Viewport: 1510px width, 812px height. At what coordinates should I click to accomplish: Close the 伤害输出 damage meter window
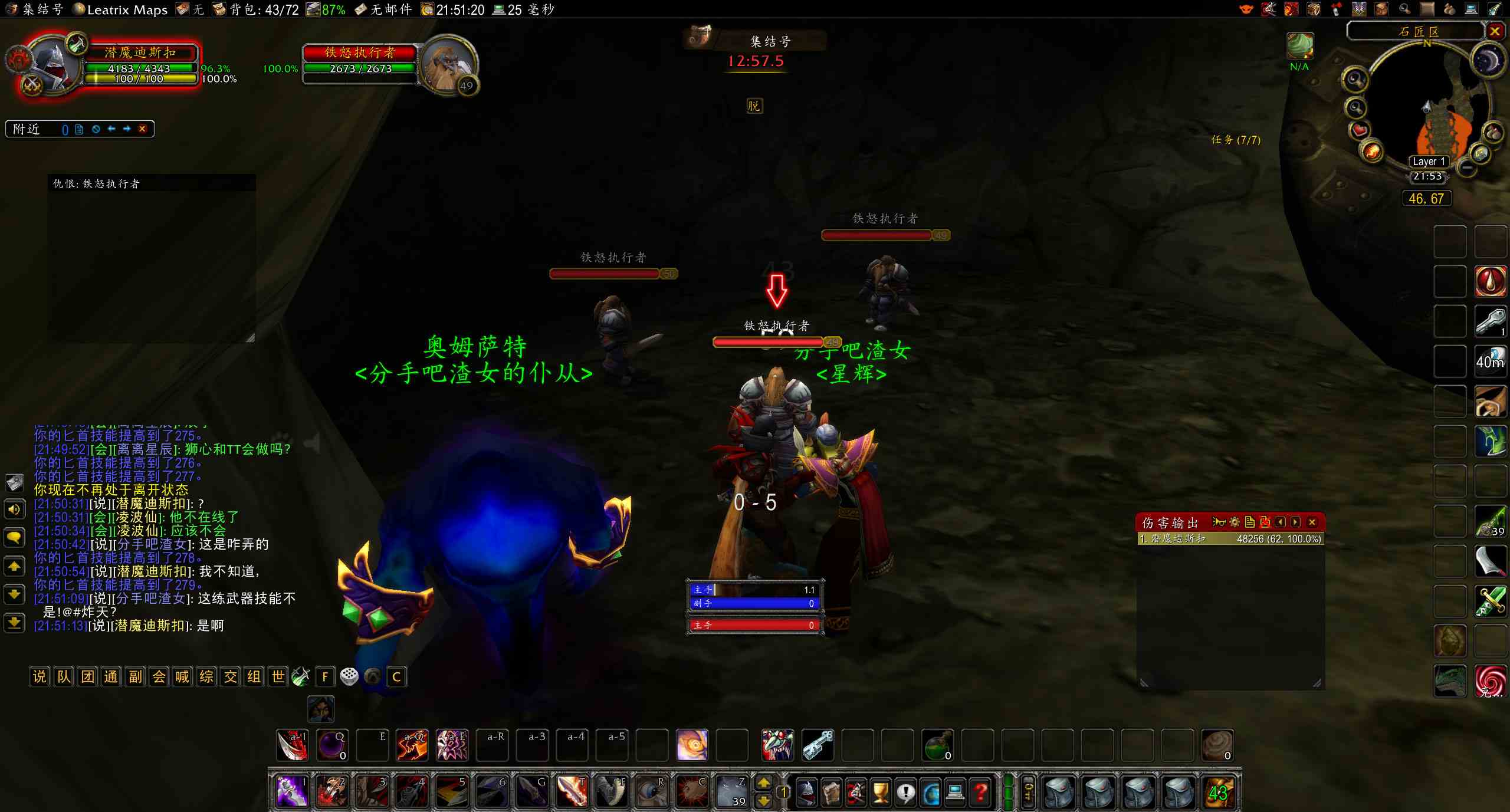pyautogui.click(x=1312, y=522)
